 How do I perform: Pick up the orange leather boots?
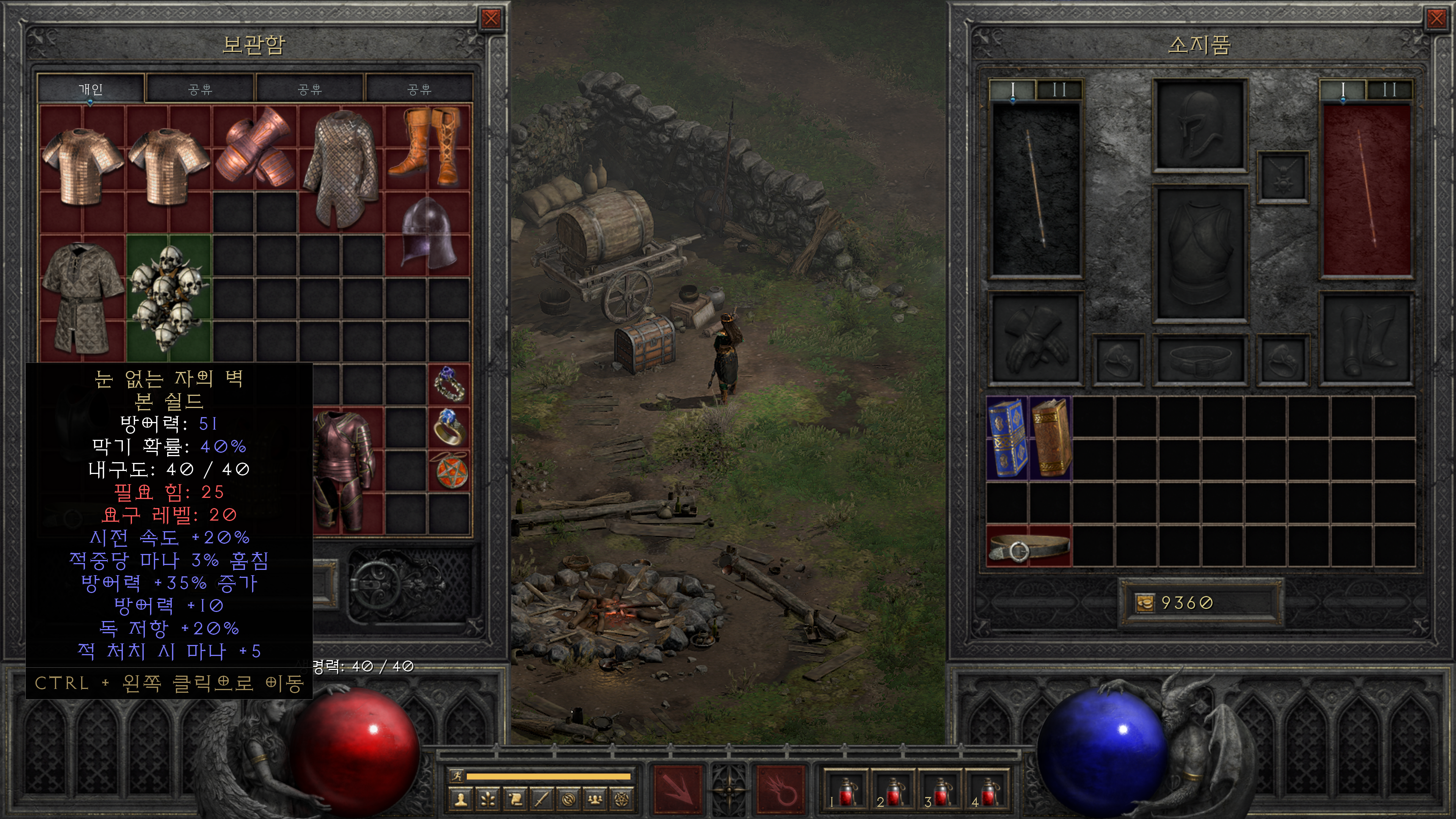click(429, 147)
